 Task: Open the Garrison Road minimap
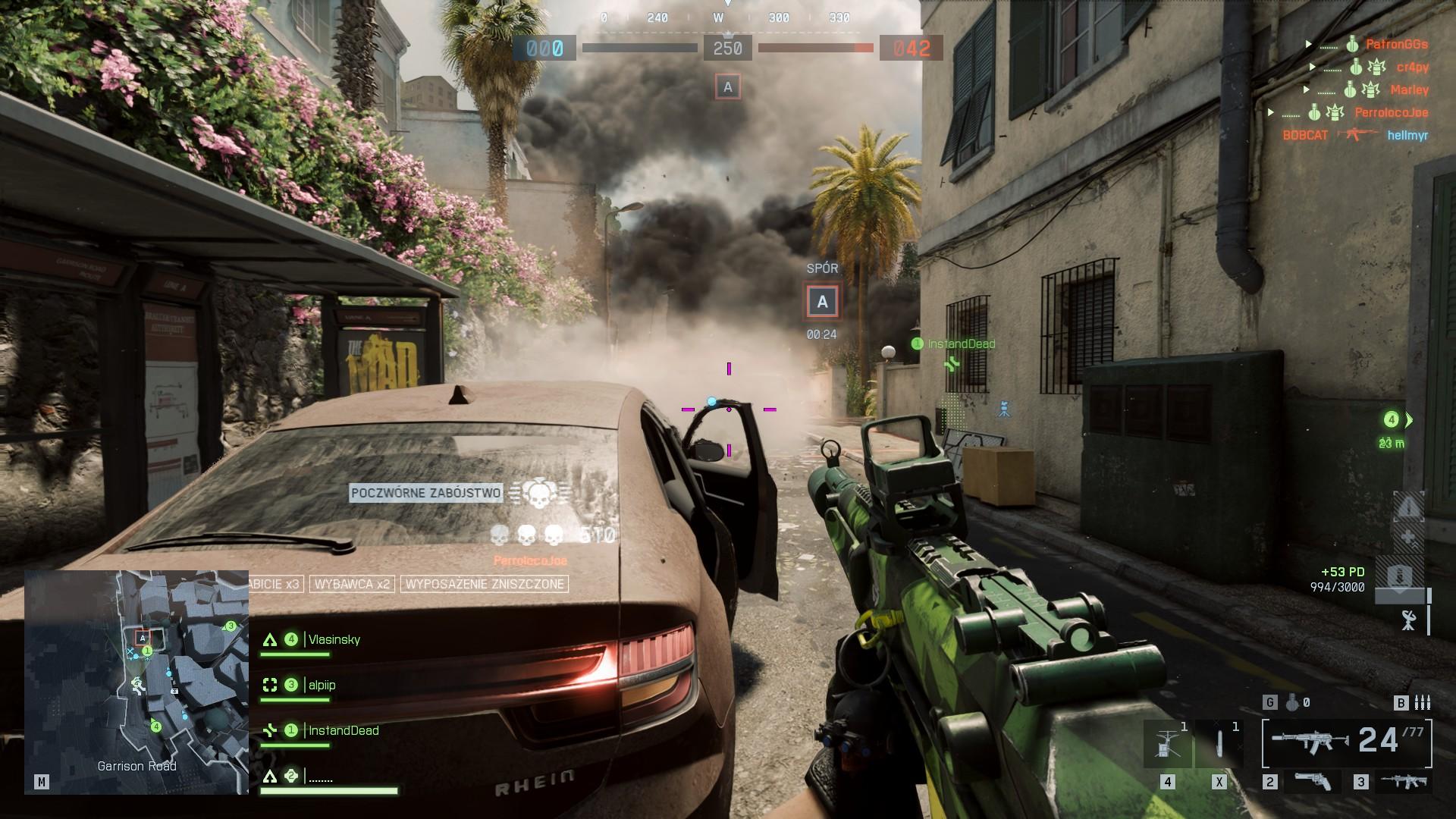click(136, 681)
